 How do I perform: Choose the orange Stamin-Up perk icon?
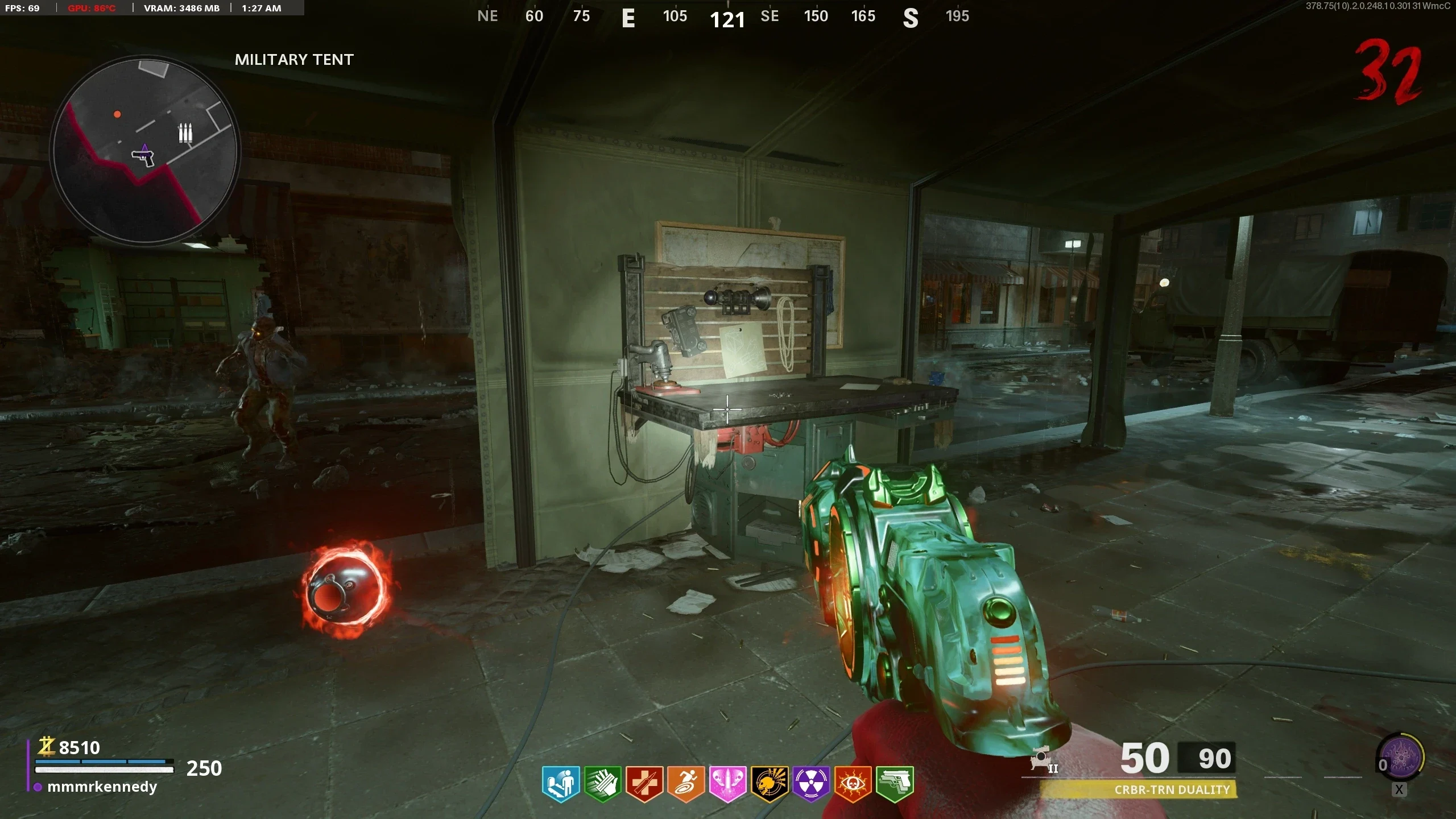click(686, 784)
